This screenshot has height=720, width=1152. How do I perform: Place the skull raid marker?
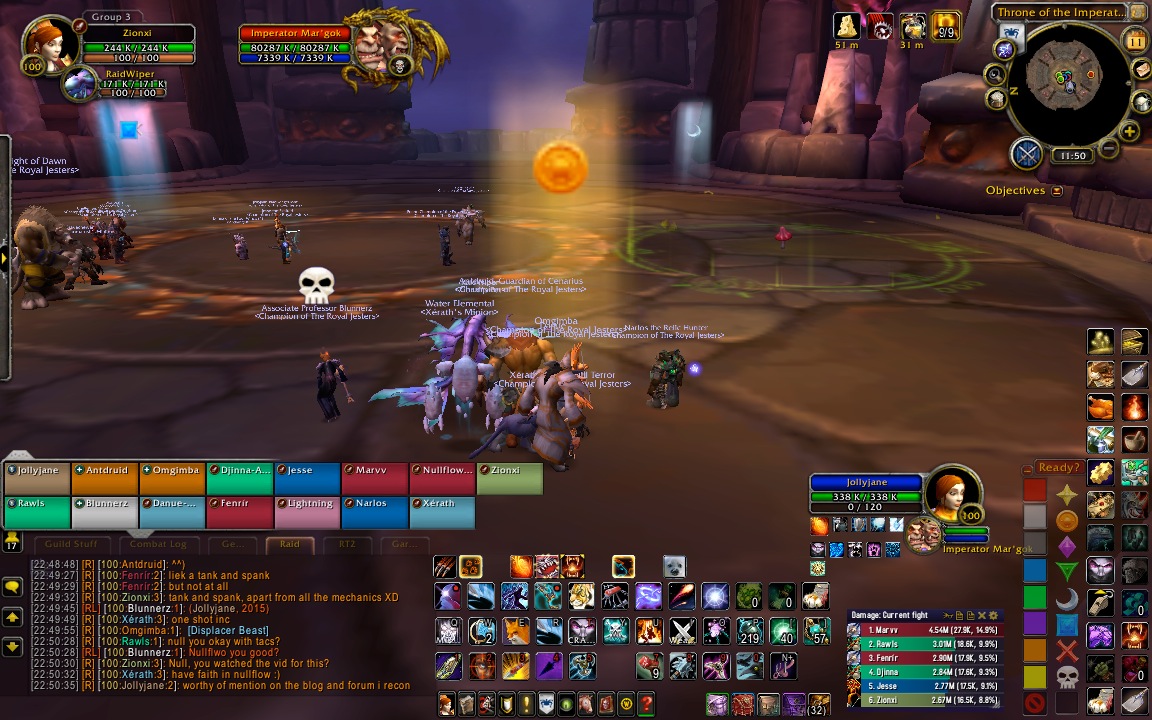pyautogui.click(x=1067, y=677)
